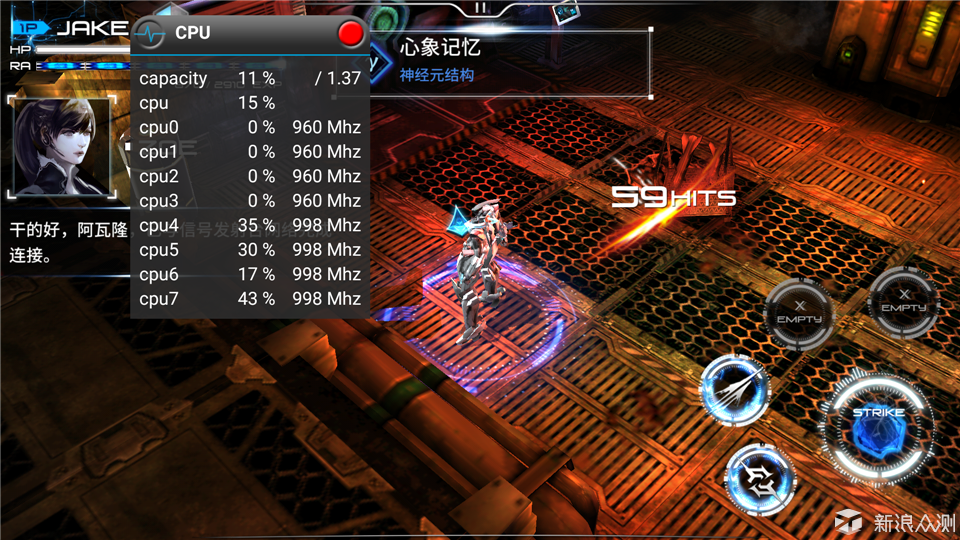Click the CPU monitor pulse icon
Image resolution: width=960 pixels, height=540 pixels.
[150, 33]
